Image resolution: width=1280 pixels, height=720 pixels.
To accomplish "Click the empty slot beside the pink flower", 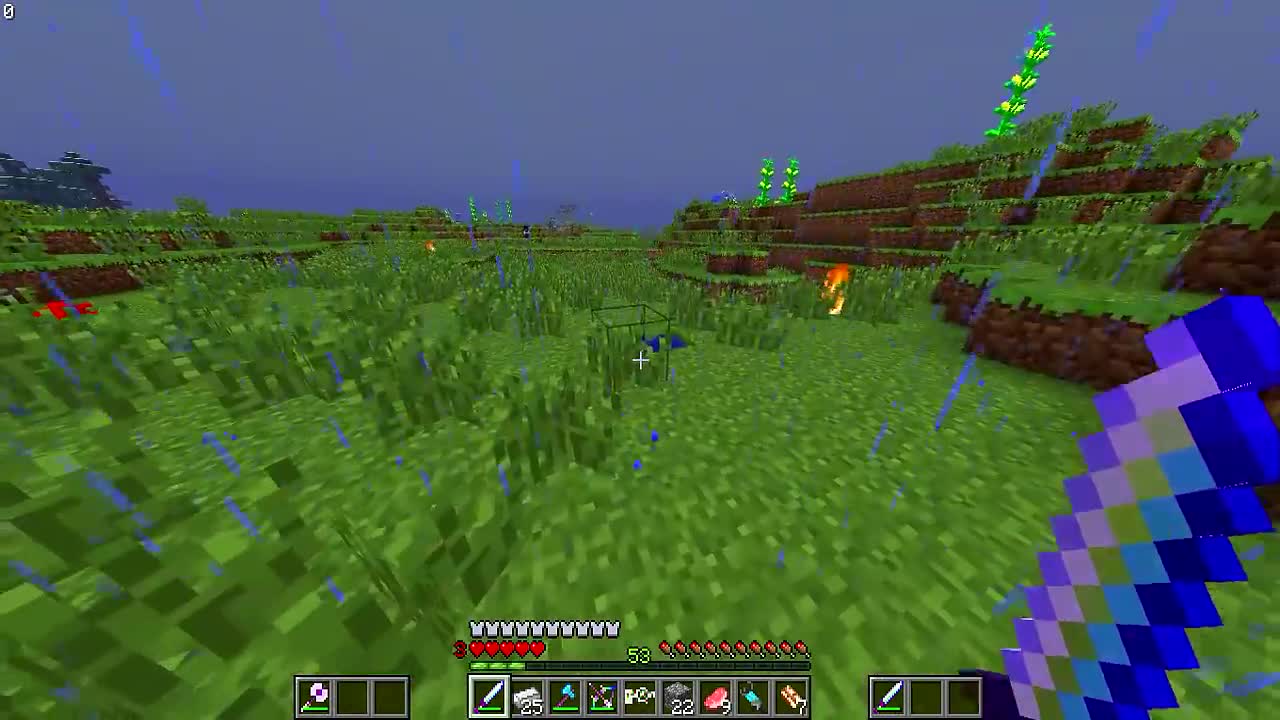I will click(x=352, y=695).
